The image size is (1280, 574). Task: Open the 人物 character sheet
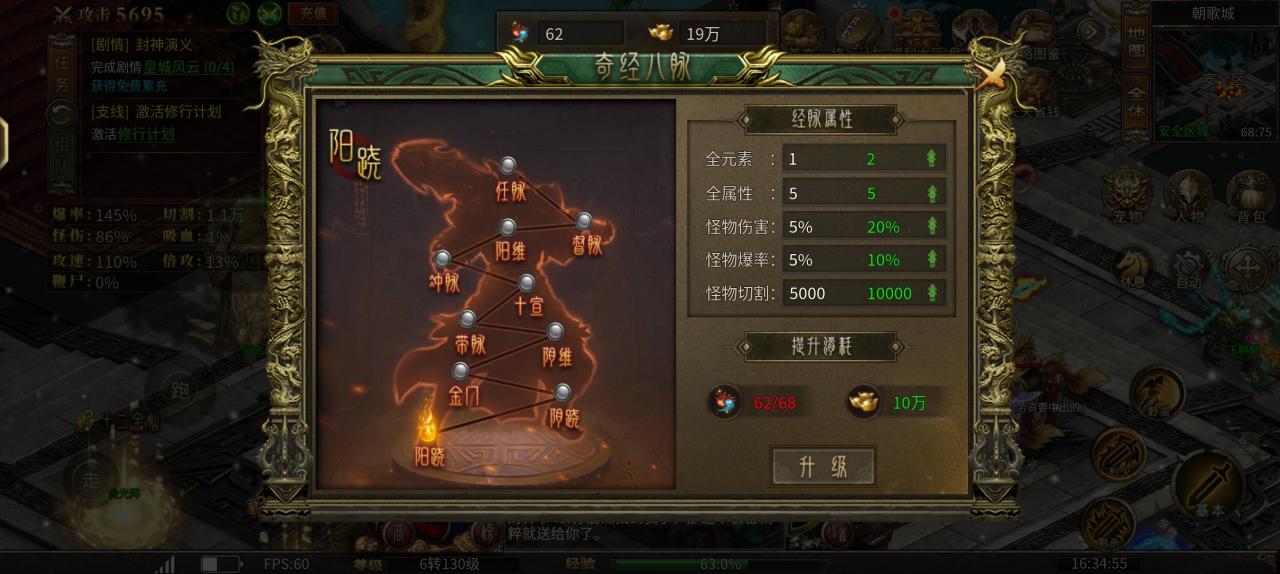1189,194
